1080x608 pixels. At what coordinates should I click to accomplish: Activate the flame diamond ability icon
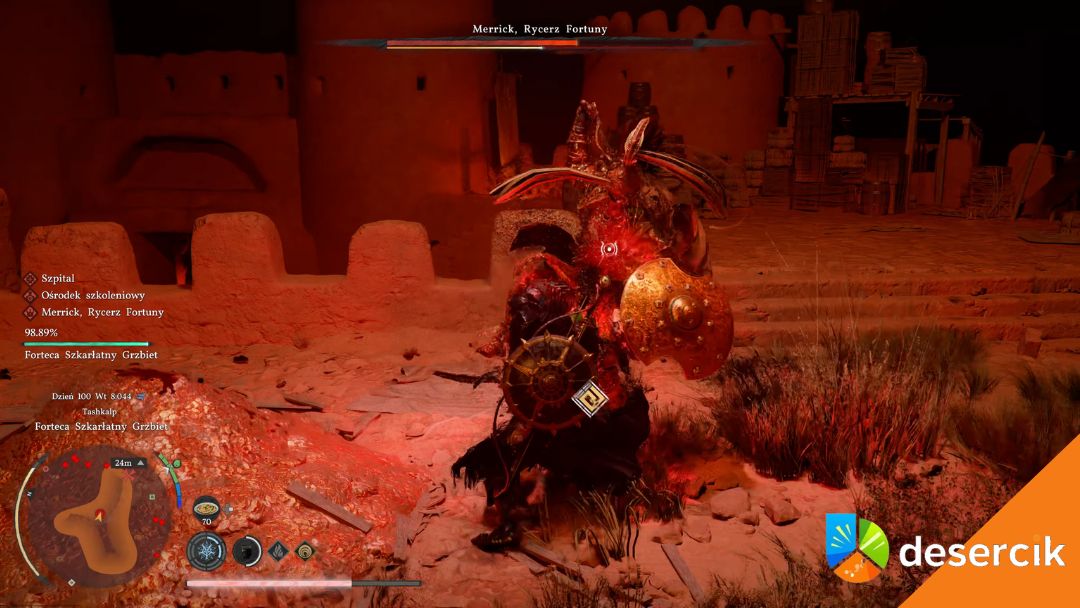click(x=279, y=551)
